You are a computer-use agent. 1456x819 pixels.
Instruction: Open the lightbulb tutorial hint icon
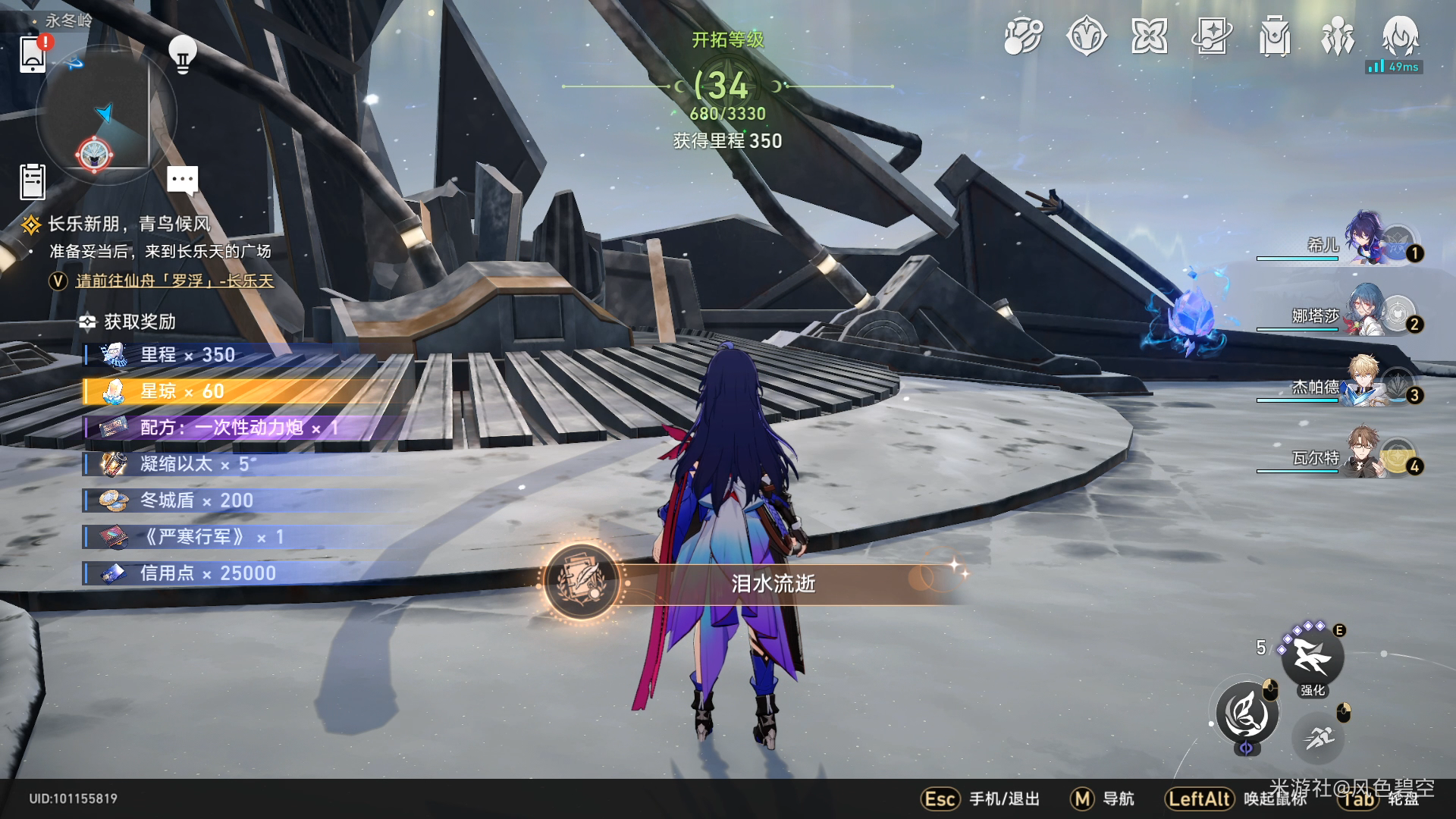(182, 54)
